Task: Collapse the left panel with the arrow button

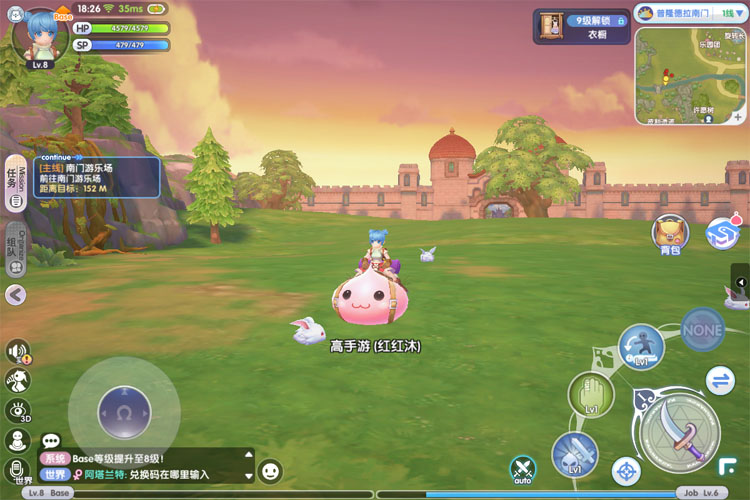Action: (15, 294)
